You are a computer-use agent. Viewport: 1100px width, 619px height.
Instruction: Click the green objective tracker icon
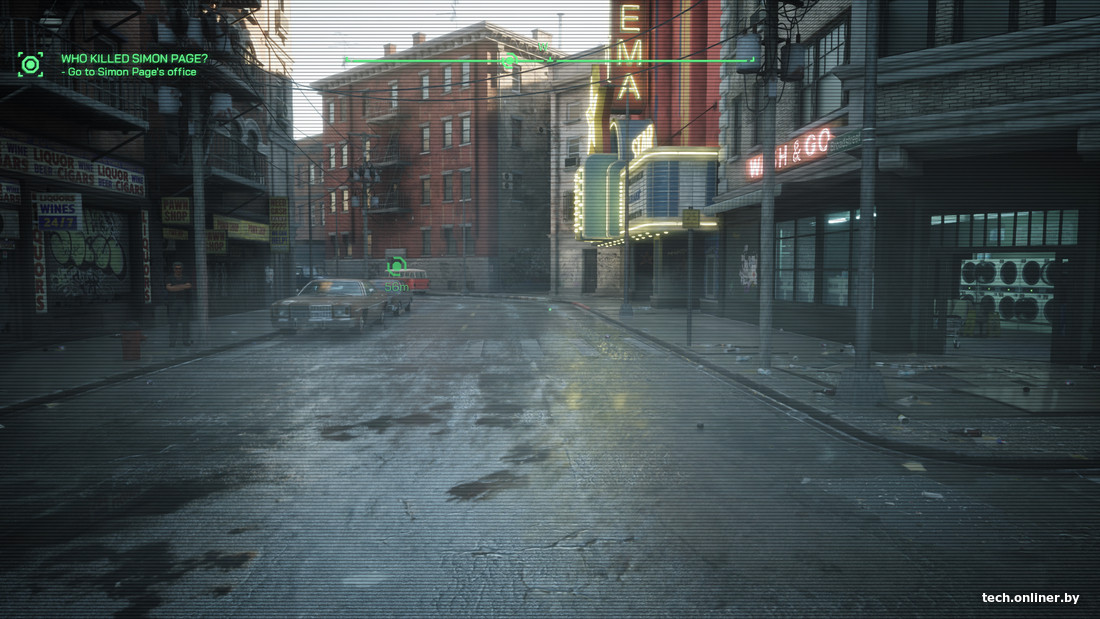pos(30,65)
